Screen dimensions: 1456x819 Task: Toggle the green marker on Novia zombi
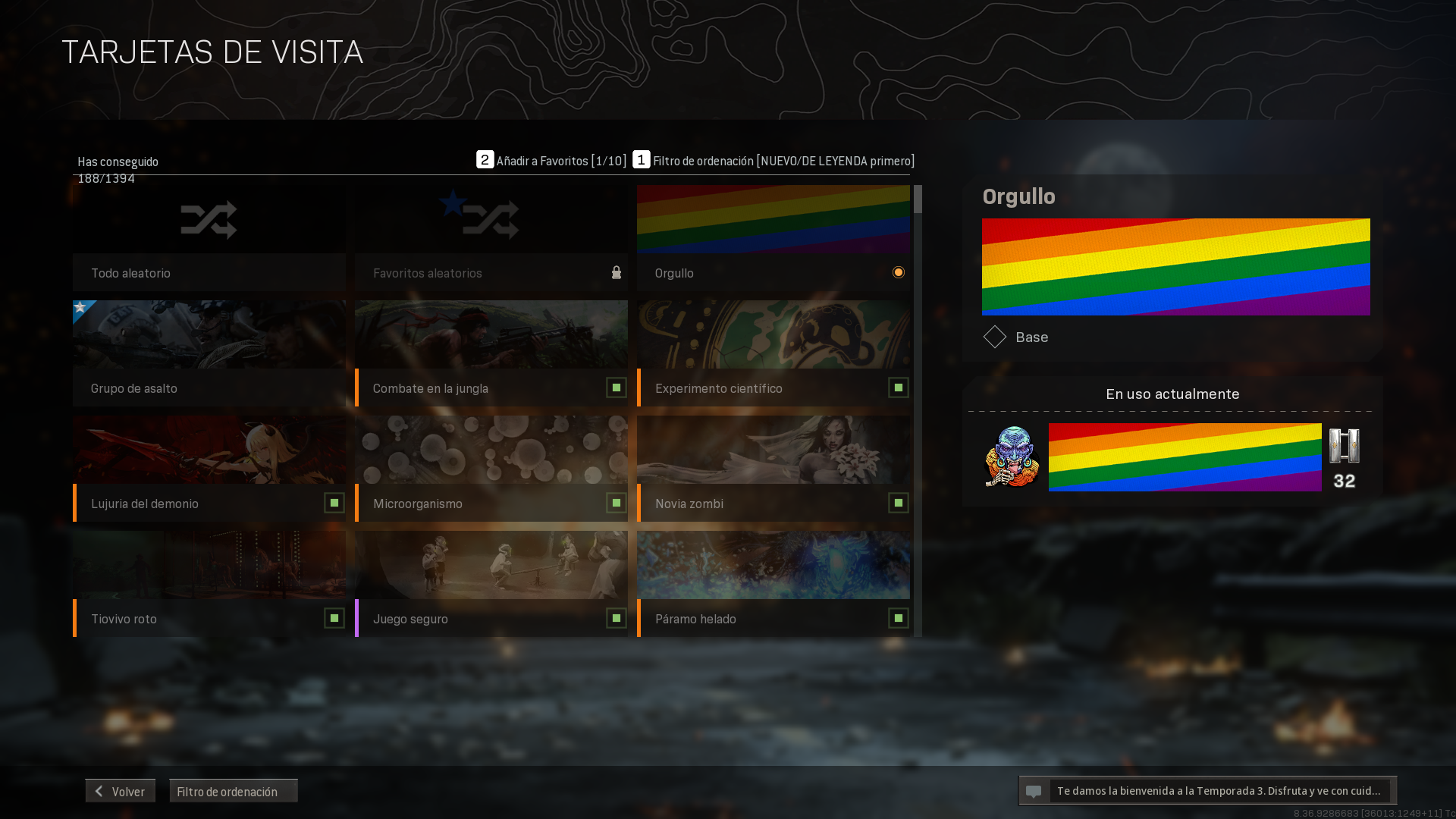tap(898, 503)
